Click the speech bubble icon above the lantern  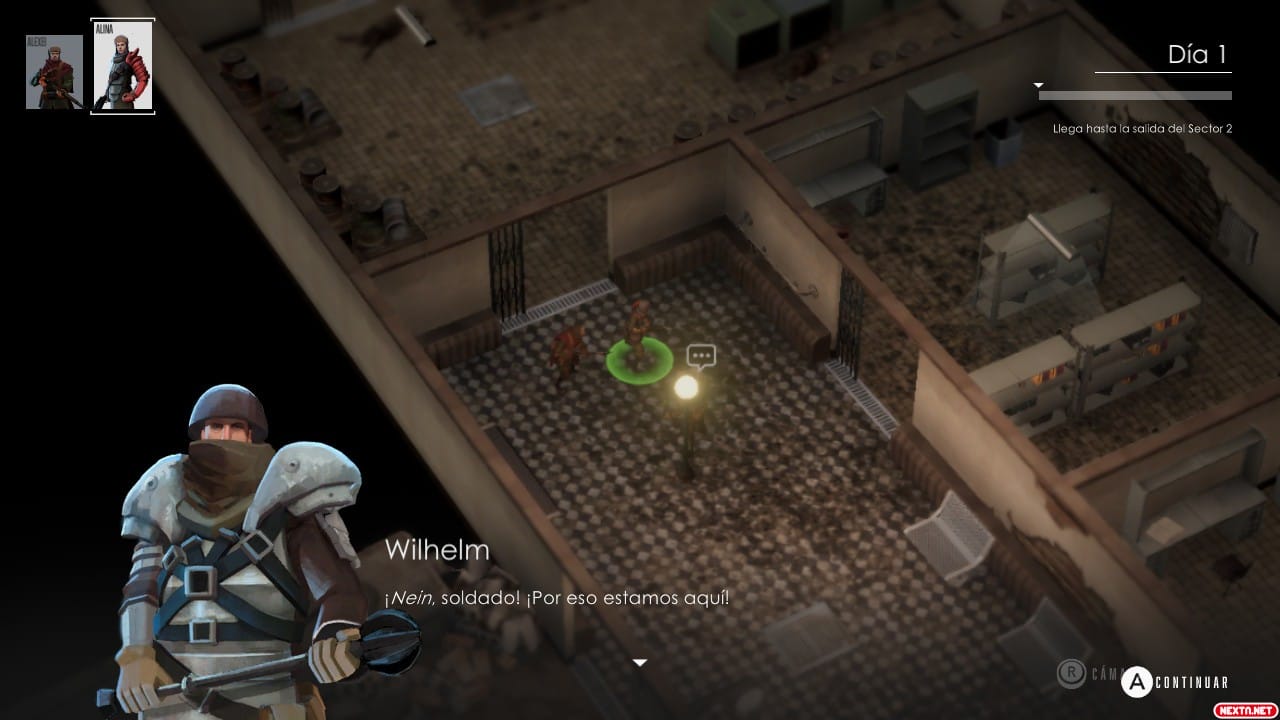[701, 355]
